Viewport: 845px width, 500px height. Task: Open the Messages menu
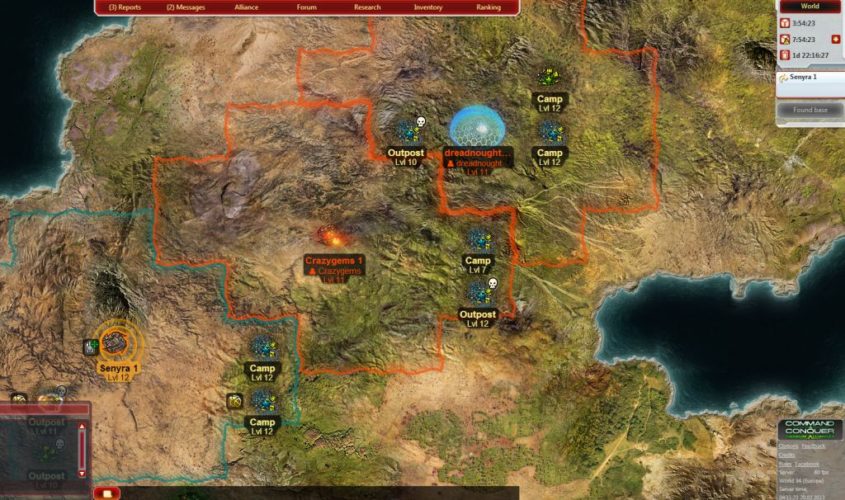[184, 7]
